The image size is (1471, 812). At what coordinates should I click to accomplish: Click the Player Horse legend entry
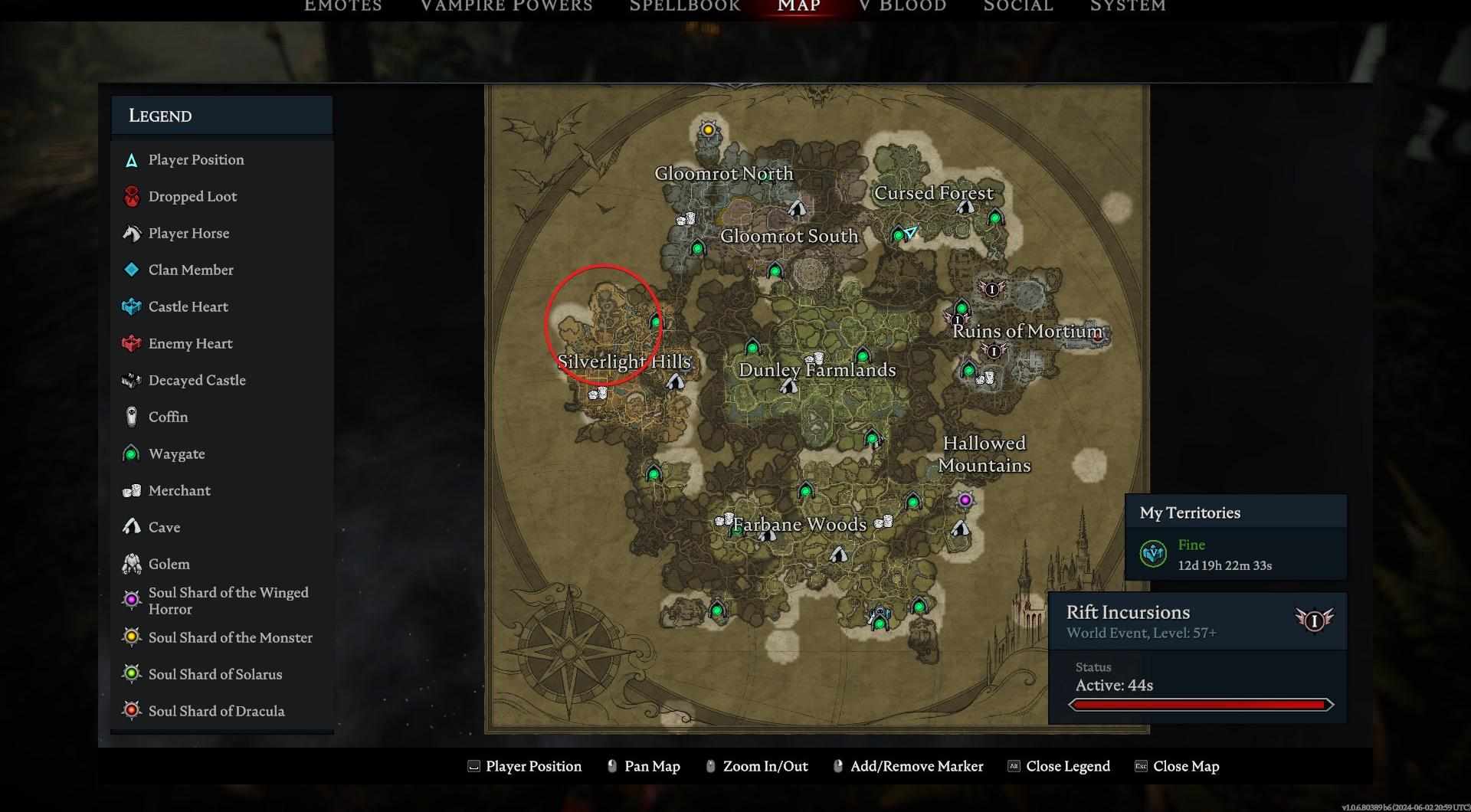click(x=188, y=233)
